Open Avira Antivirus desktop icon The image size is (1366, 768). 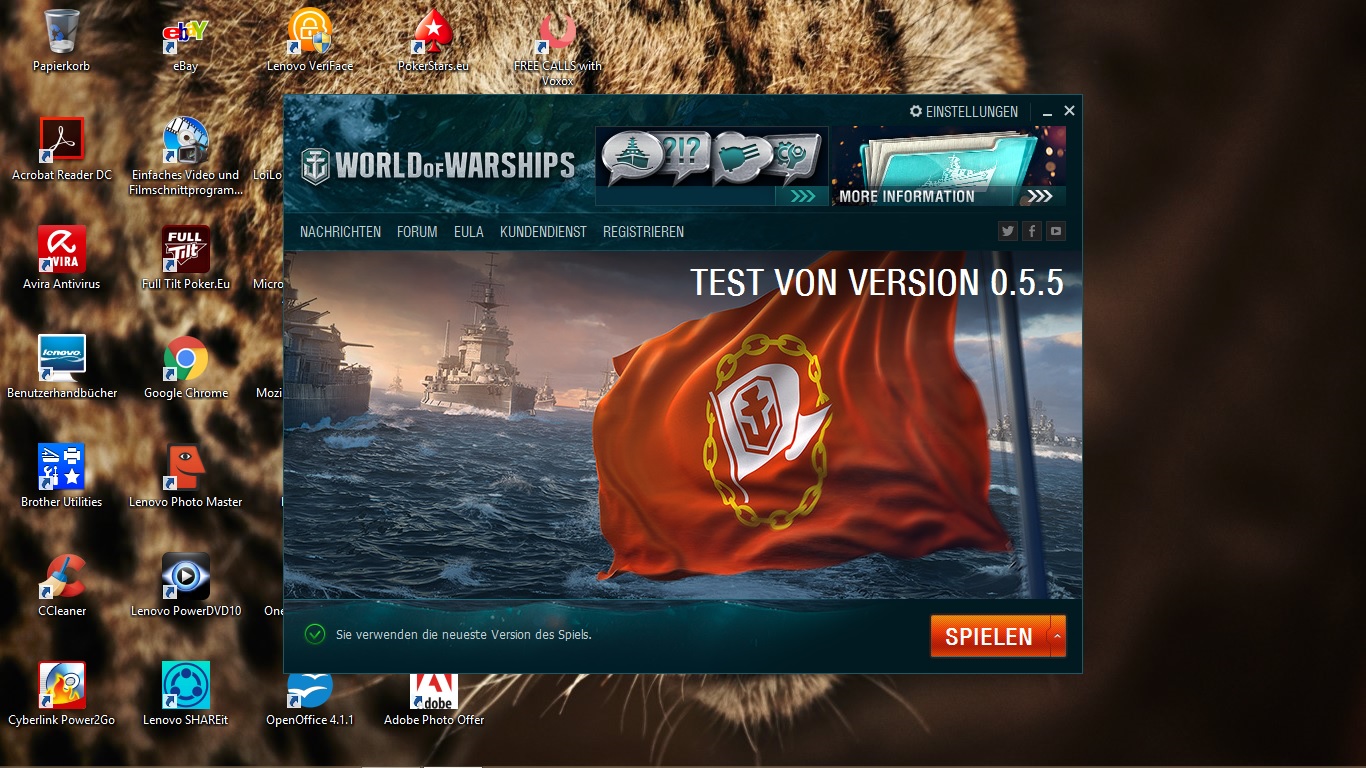click(x=62, y=248)
